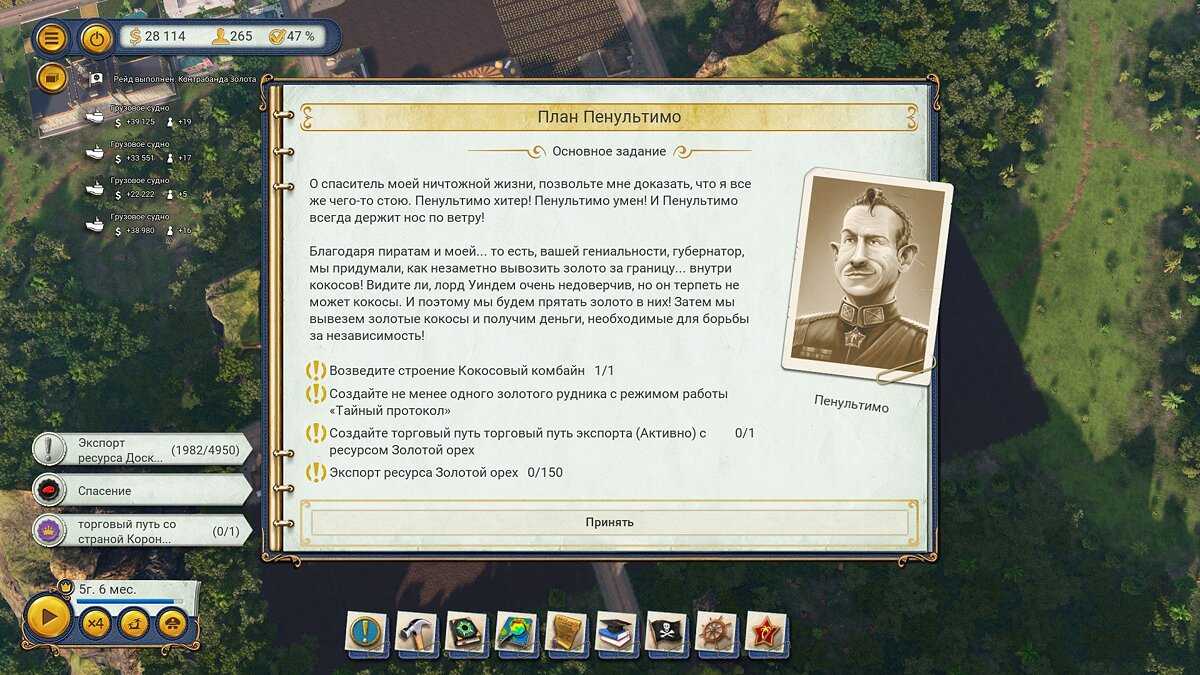Open the ship's wheel trade icon
This screenshot has width=1200, height=675.
click(716, 632)
